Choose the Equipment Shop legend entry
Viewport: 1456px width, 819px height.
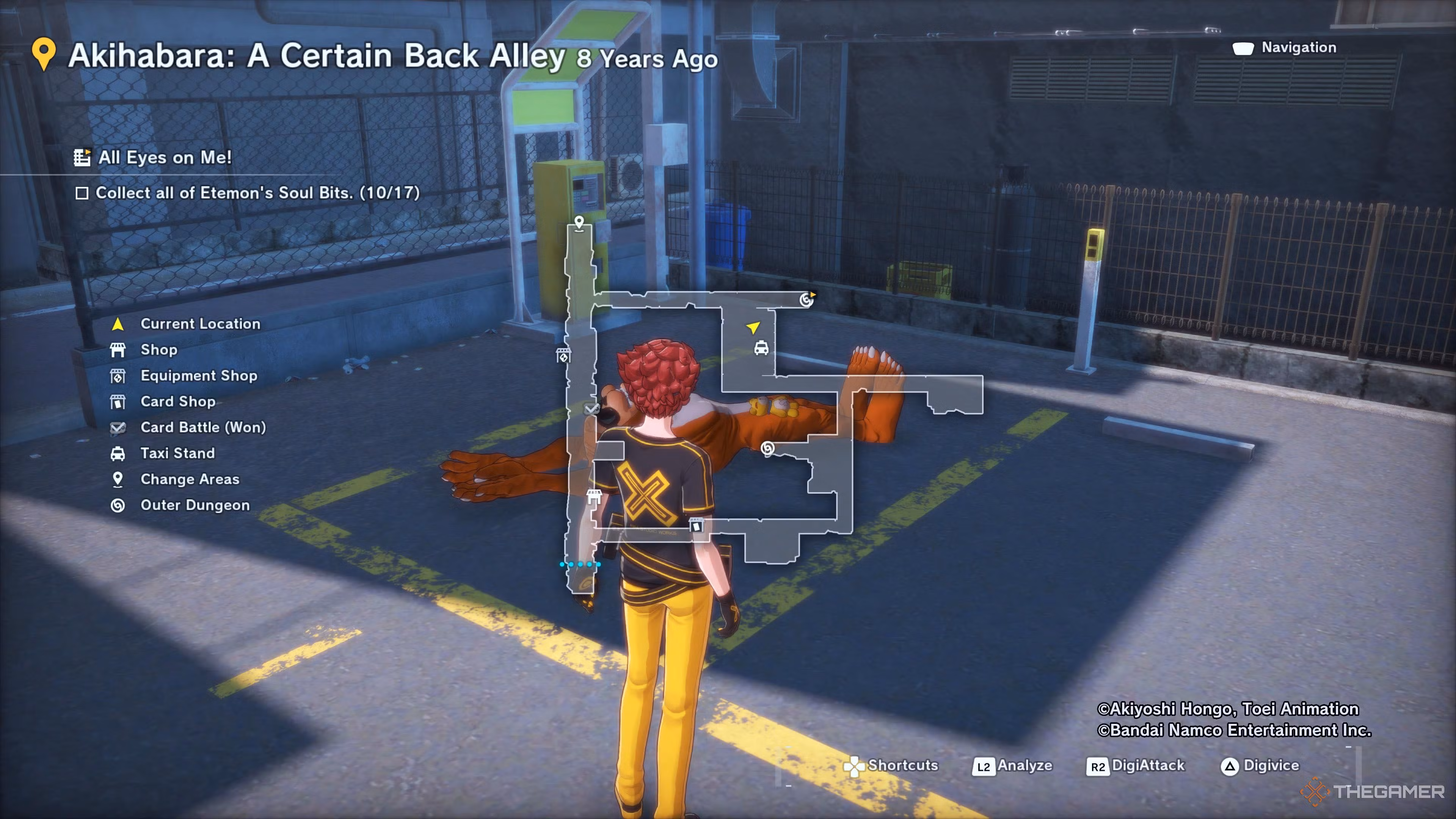click(x=198, y=376)
